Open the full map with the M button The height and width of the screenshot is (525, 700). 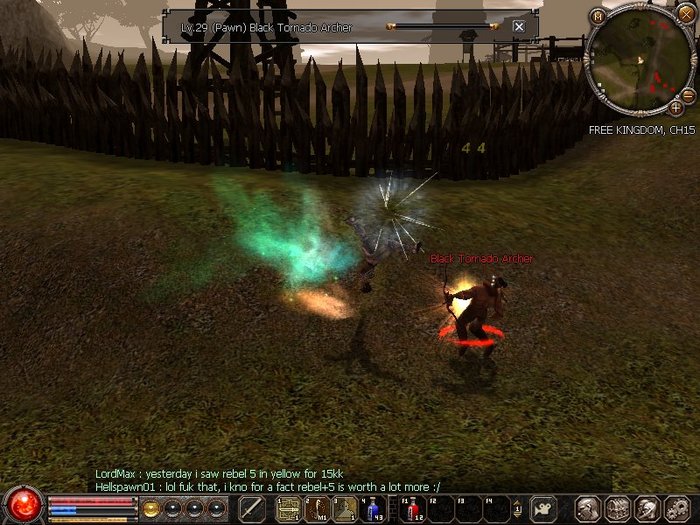pyautogui.click(x=598, y=16)
